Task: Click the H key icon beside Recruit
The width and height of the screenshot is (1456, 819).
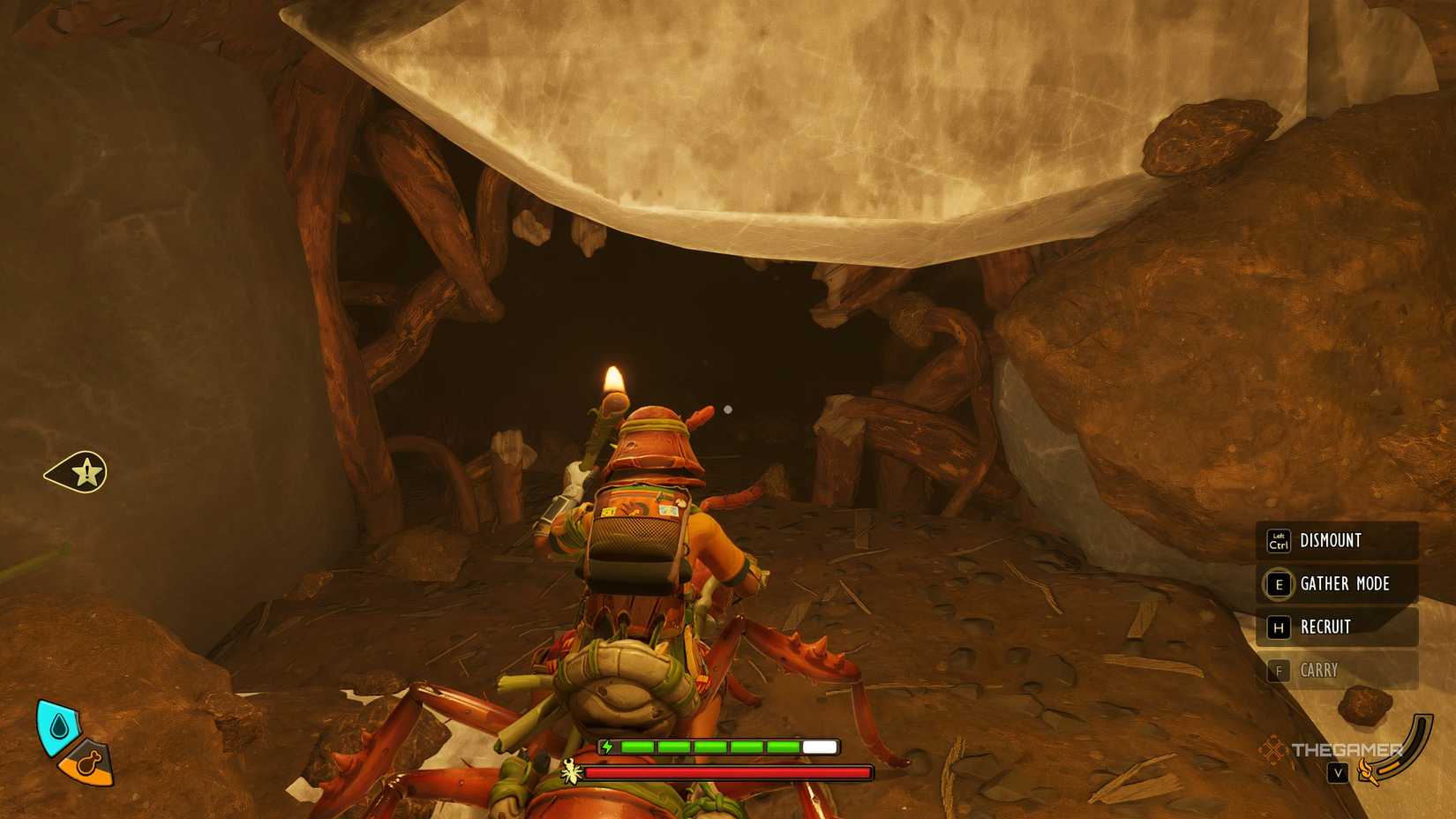Action: coord(1277,627)
